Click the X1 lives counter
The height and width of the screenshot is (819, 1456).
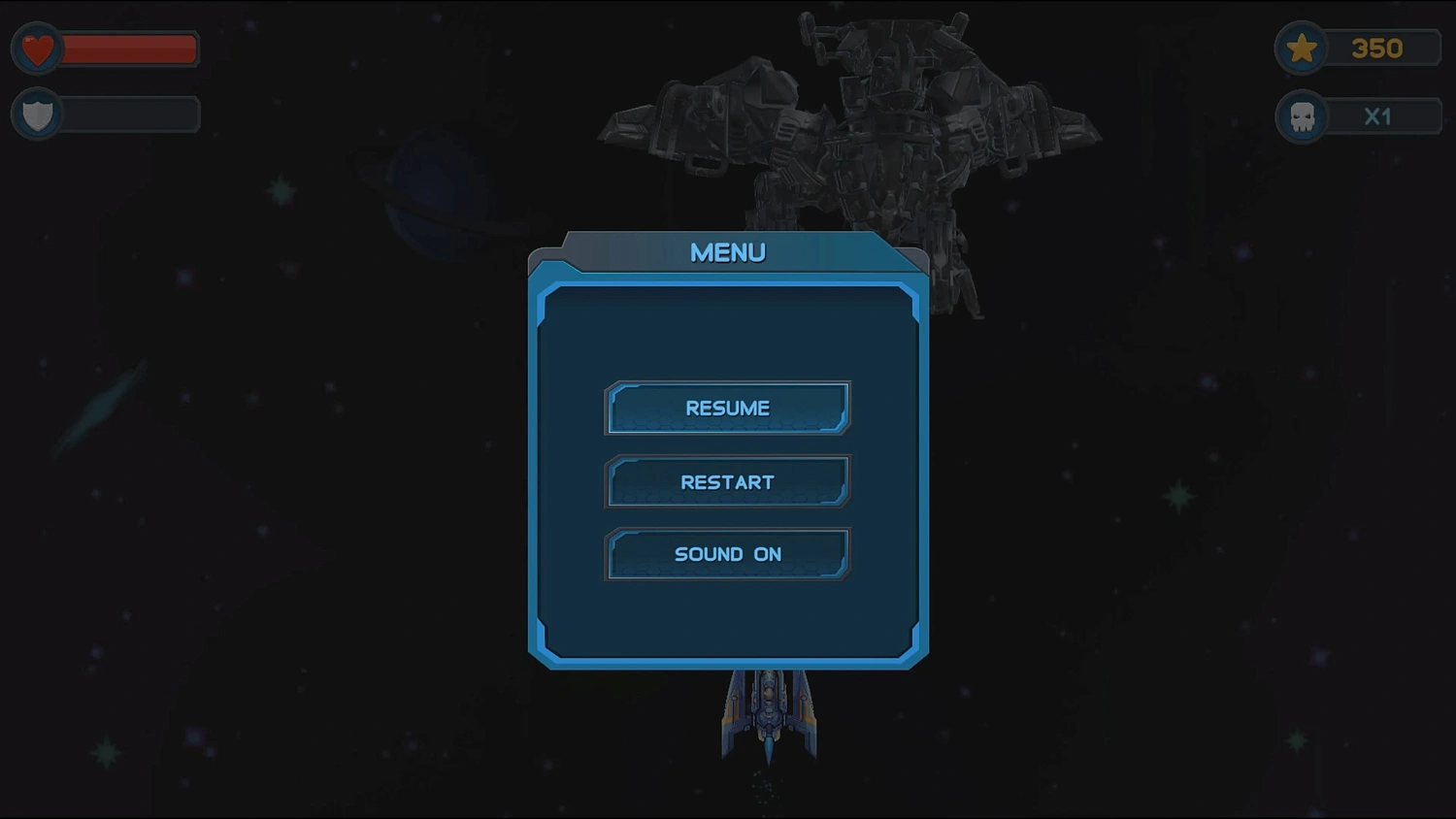[x=1379, y=116]
